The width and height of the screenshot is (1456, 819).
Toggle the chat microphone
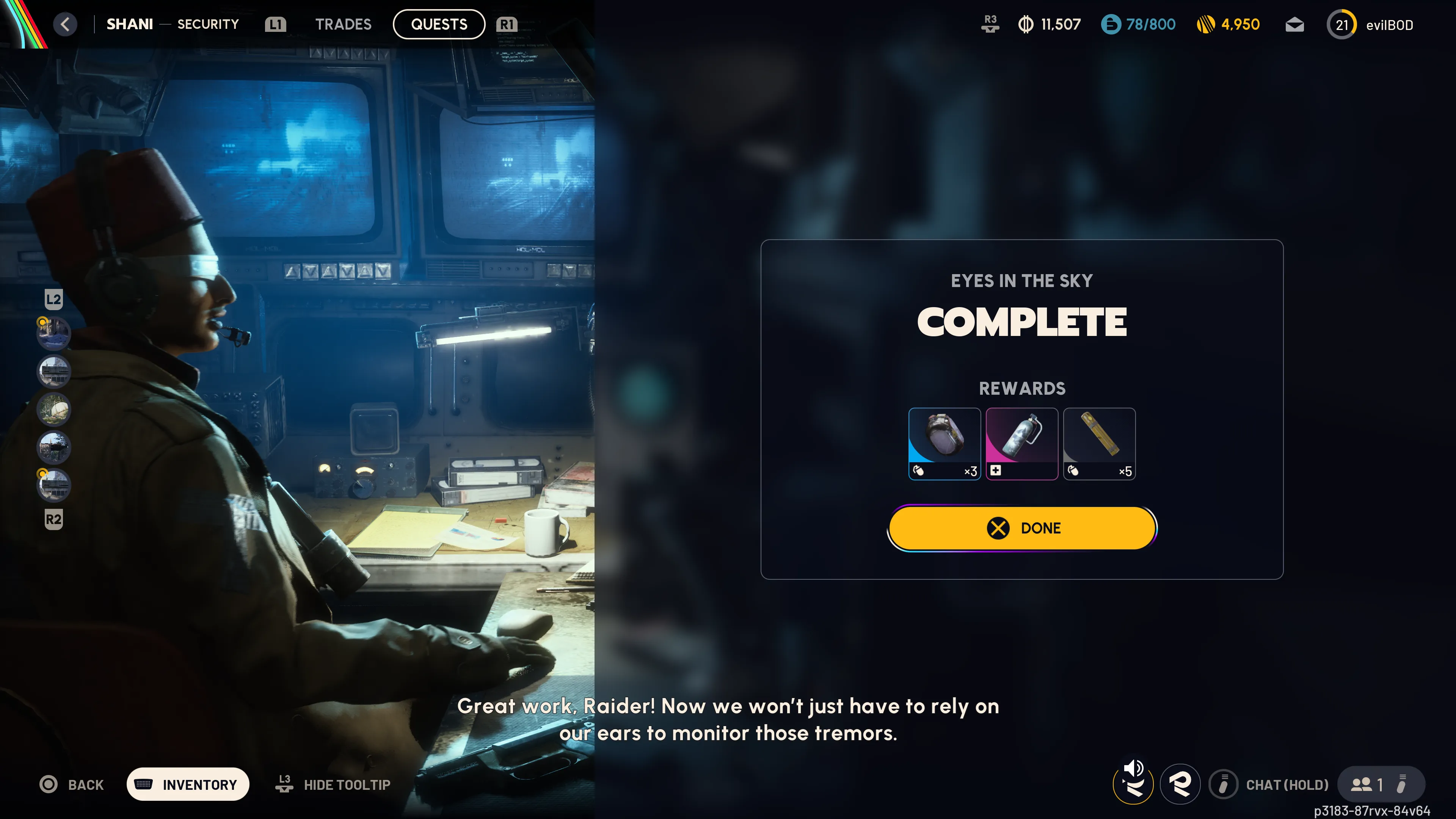click(1224, 784)
